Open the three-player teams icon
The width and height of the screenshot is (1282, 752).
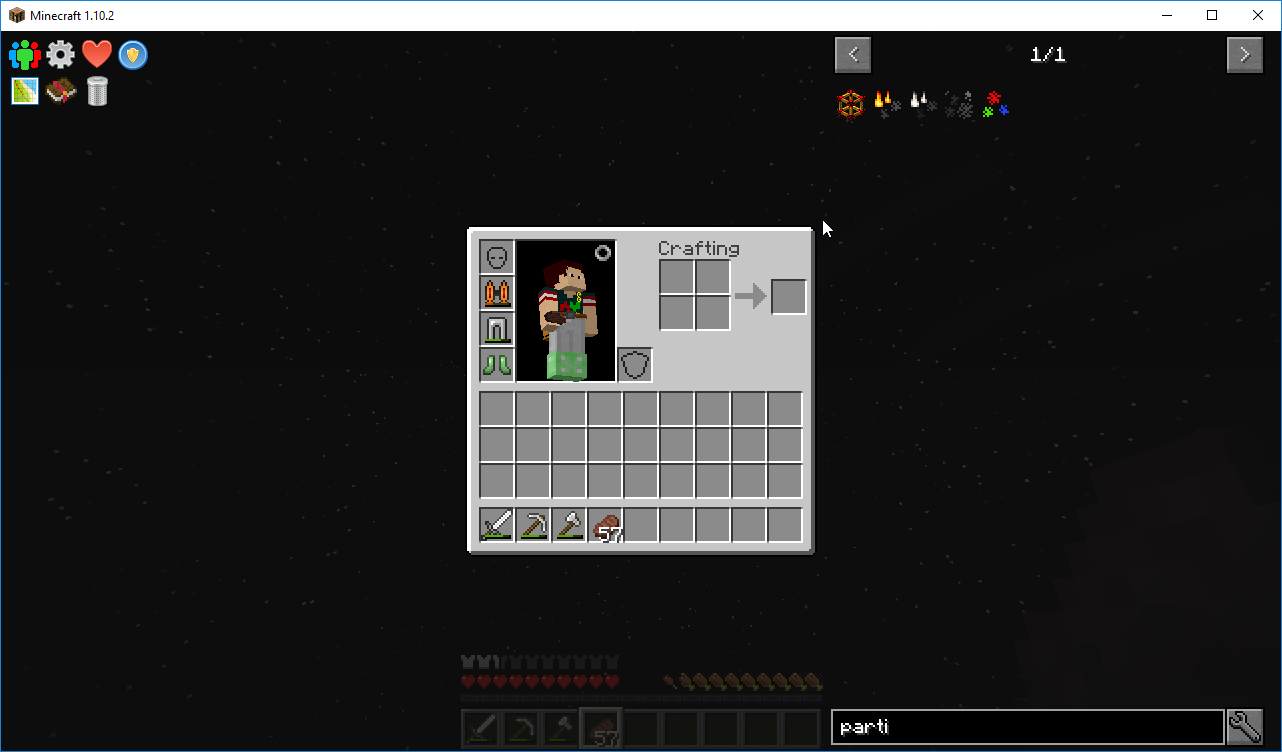24,55
